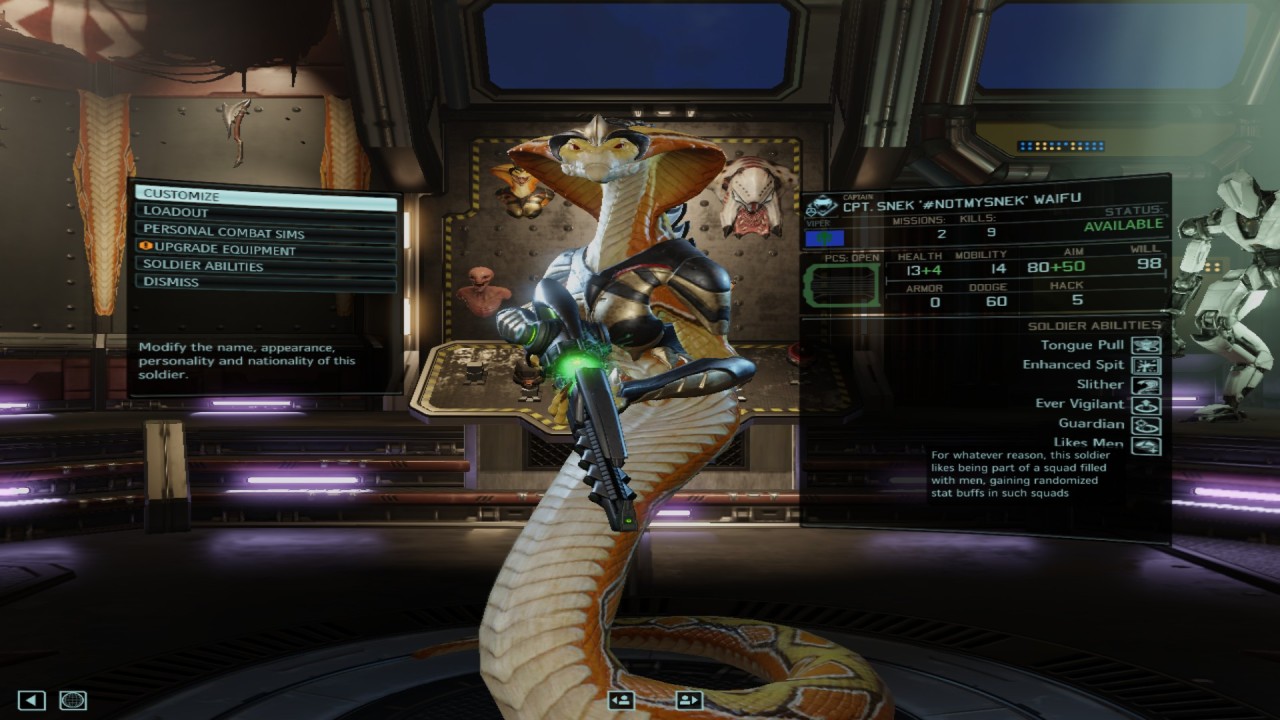Open the empty PCS slot
1280x720 pixels.
pos(843,285)
